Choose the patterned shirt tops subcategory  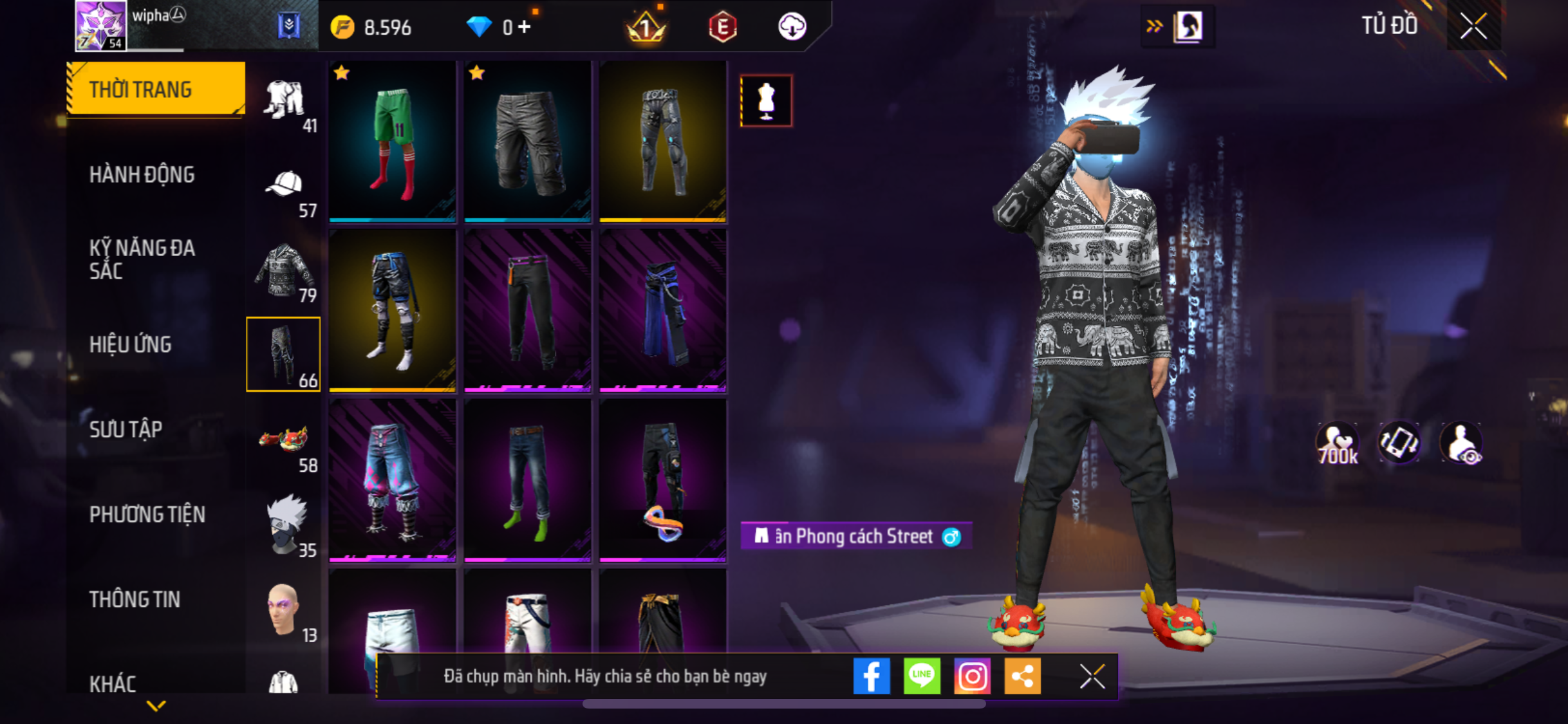[284, 270]
